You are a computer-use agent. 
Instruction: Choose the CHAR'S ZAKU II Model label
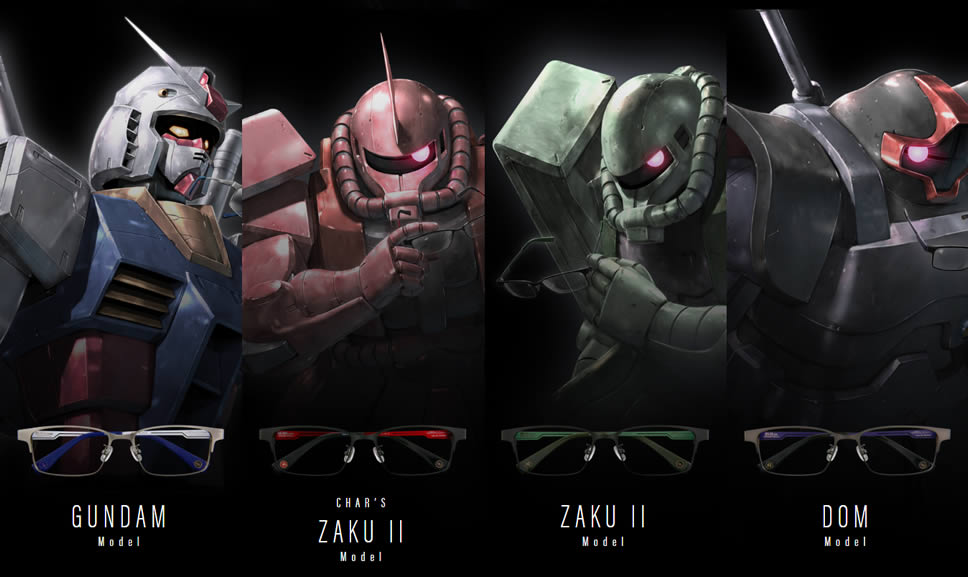361,530
